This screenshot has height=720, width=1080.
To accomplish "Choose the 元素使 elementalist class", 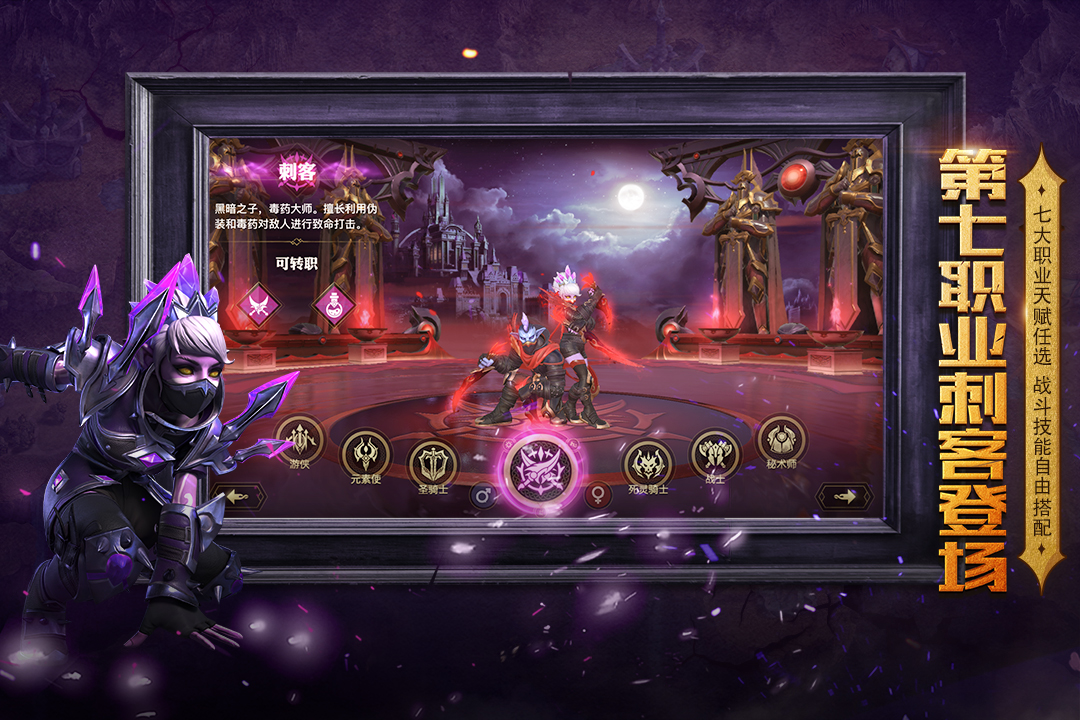I will click(x=366, y=454).
